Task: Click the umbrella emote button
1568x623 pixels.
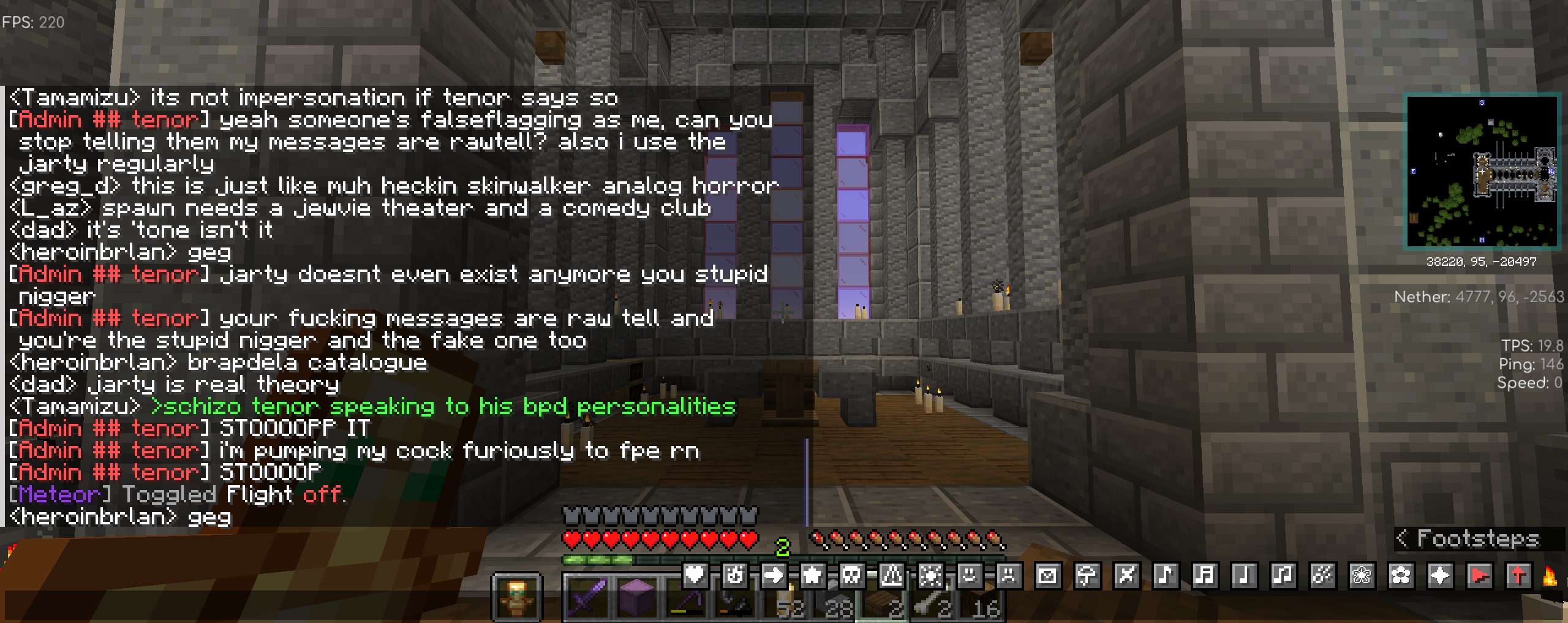Action: (x=1087, y=575)
